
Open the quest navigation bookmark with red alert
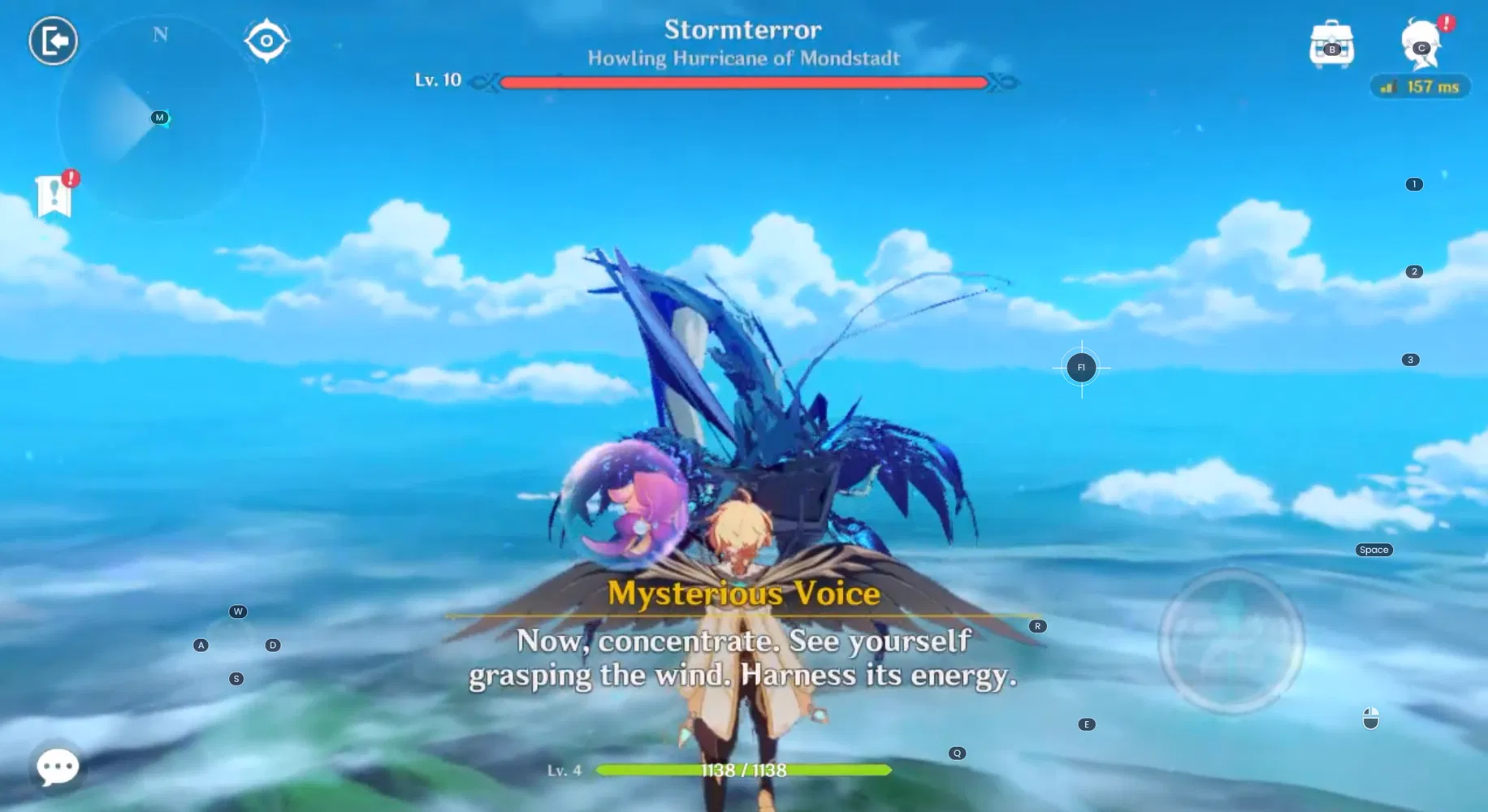click(x=54, y=195)
